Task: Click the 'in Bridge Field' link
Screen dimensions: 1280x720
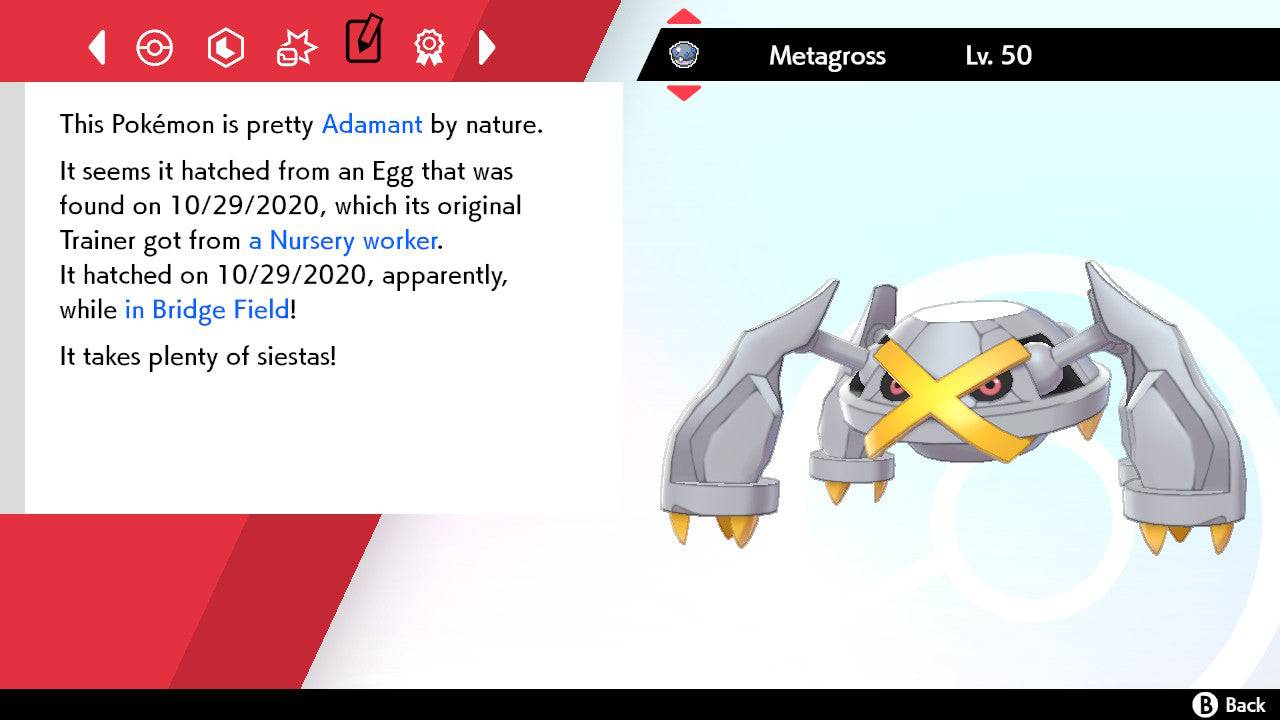Action: point(206,310)
